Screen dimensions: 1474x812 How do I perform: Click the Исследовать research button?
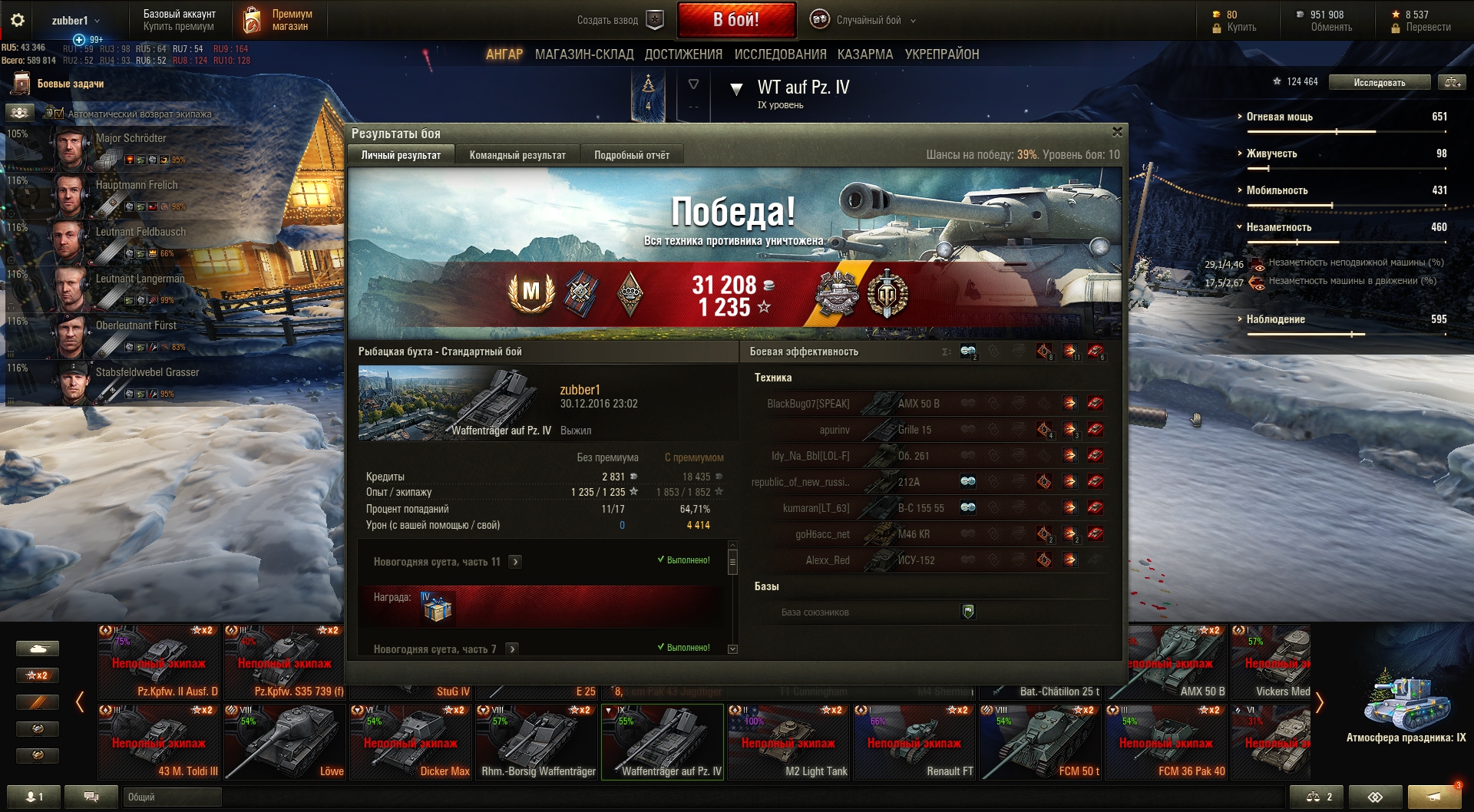point(1379,83)
